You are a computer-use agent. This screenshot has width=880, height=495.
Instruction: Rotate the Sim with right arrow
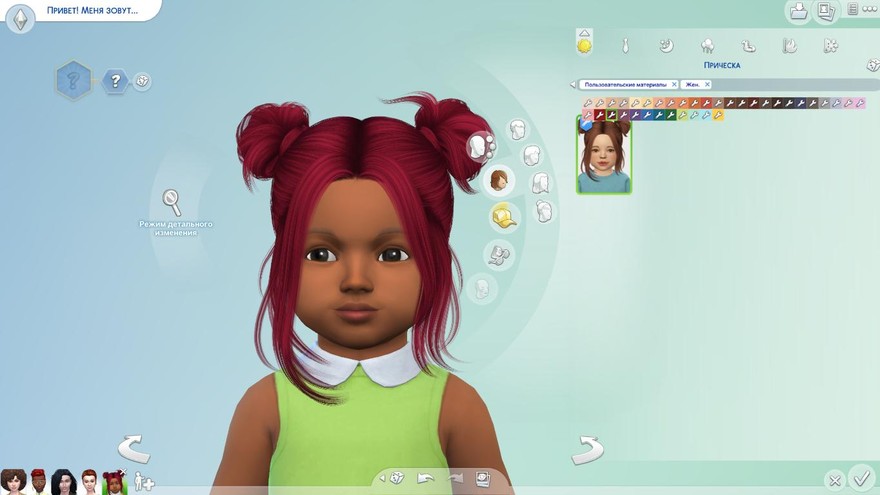click(x=587, y=449)
